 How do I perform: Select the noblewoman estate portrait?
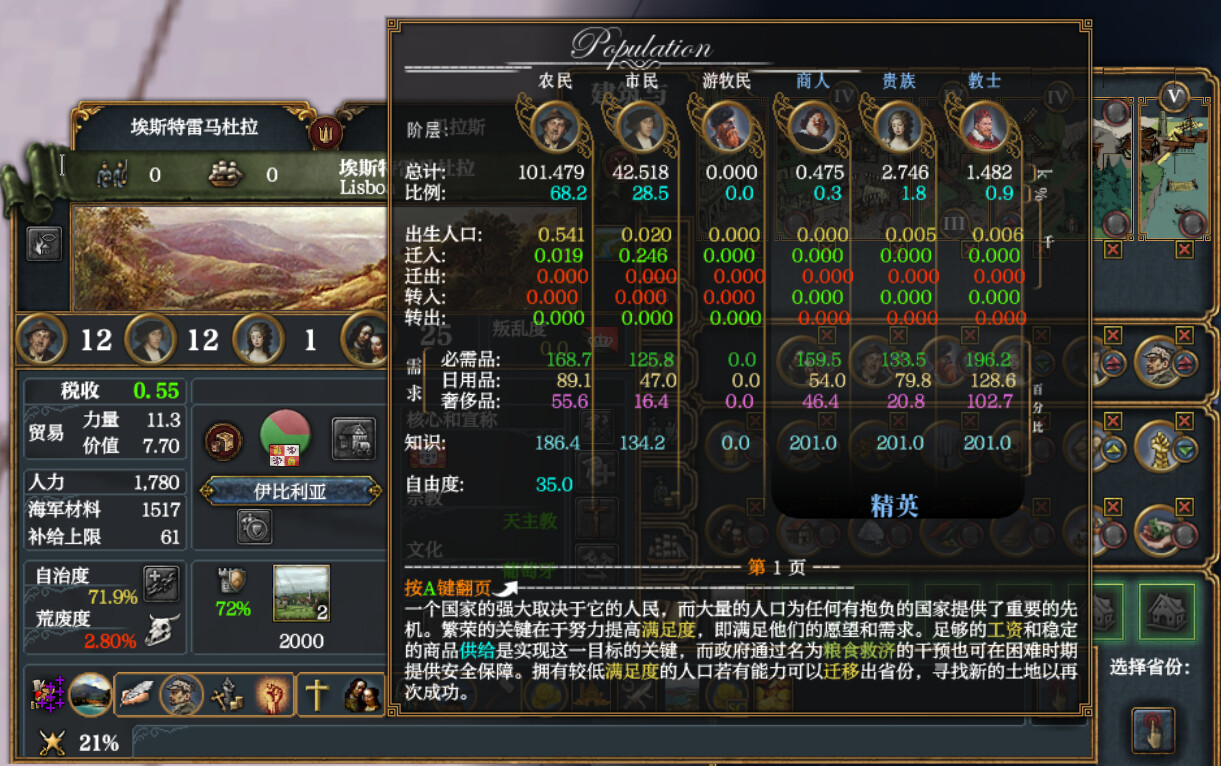pos(256,340)
